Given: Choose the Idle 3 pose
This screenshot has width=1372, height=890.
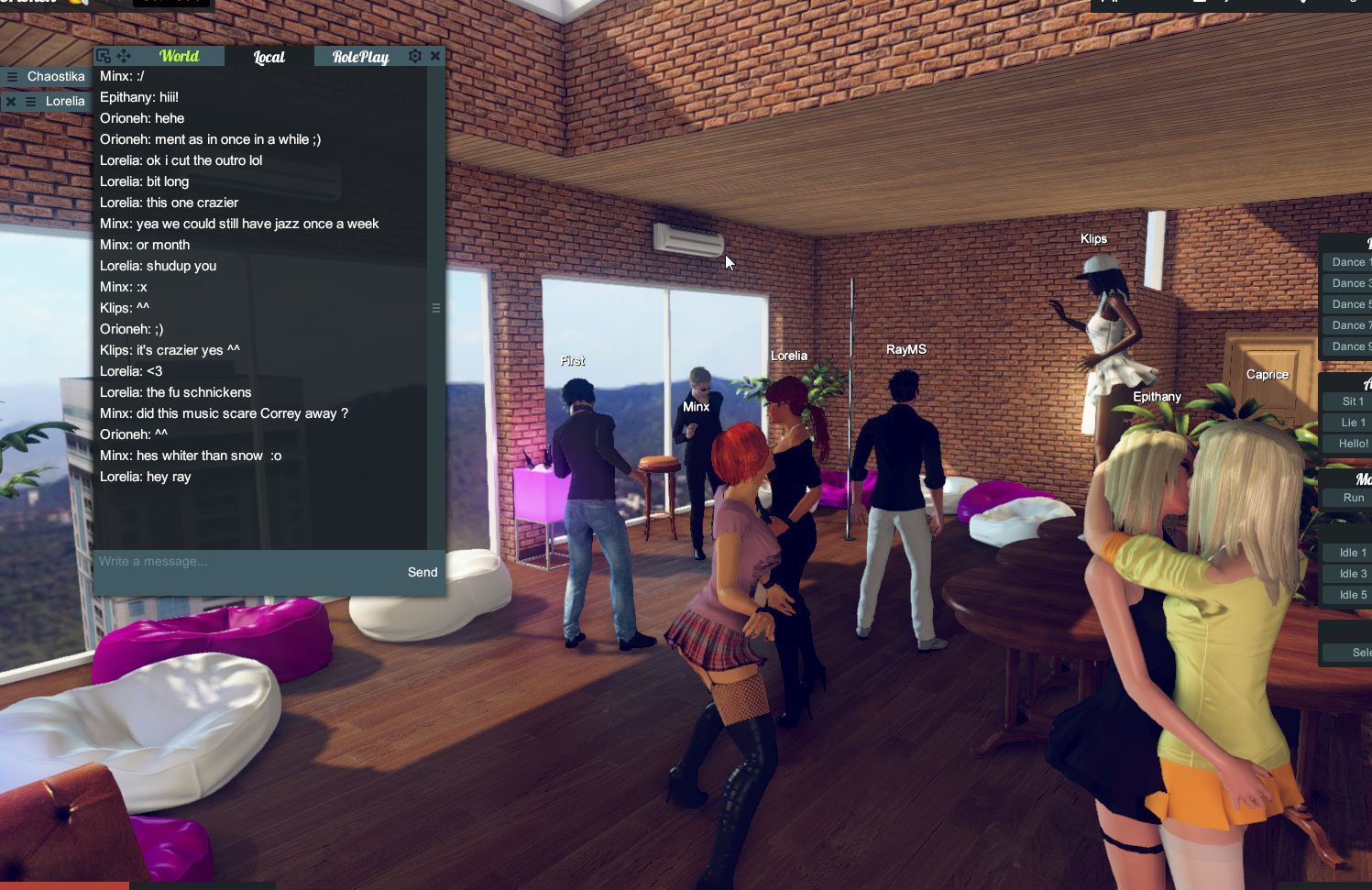Looking at the screenshot, I should [x=1347, y=573].
